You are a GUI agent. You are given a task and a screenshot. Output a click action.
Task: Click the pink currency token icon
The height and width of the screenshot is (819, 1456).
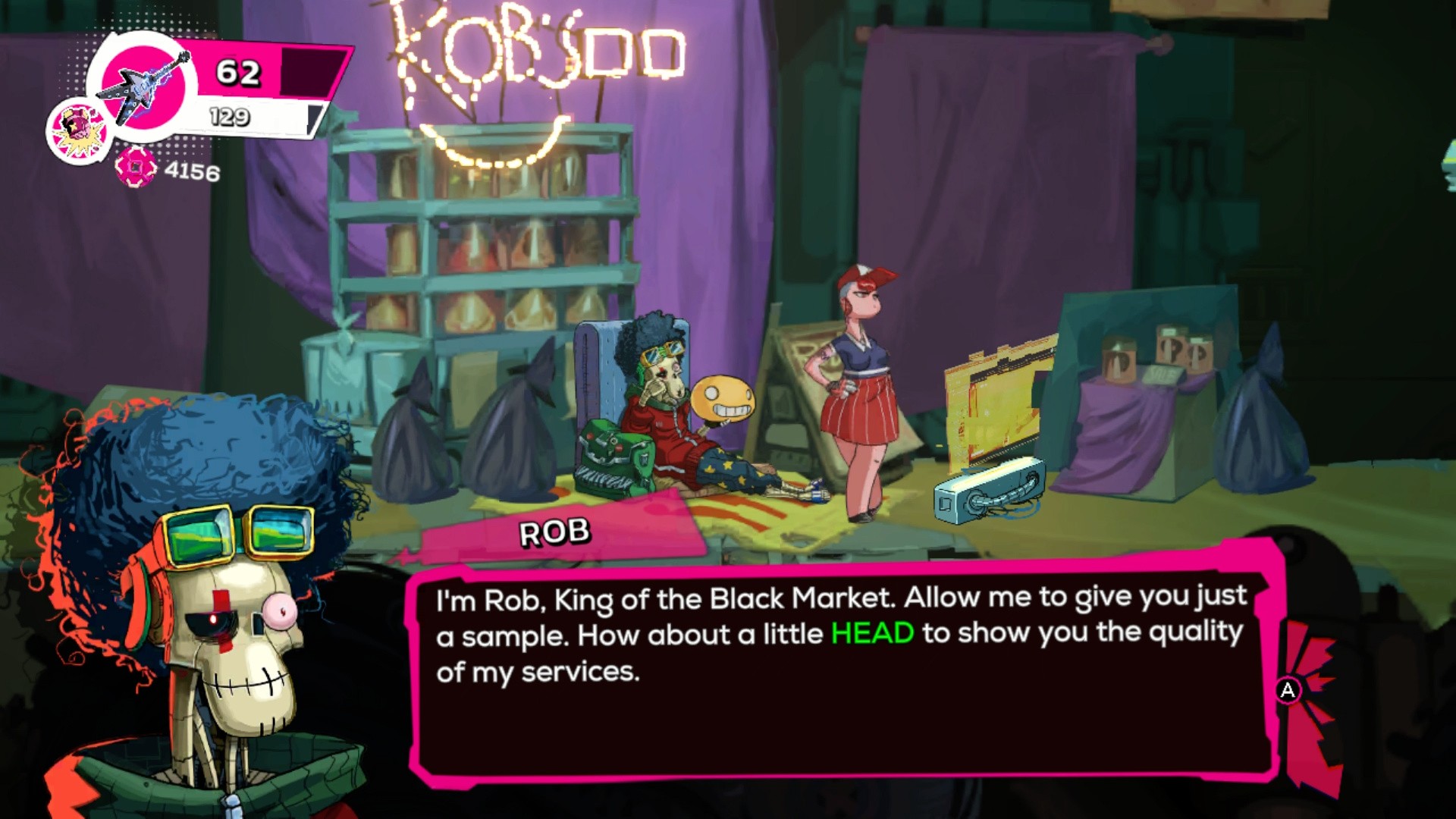pyautogui.click(x=136, y=167)
